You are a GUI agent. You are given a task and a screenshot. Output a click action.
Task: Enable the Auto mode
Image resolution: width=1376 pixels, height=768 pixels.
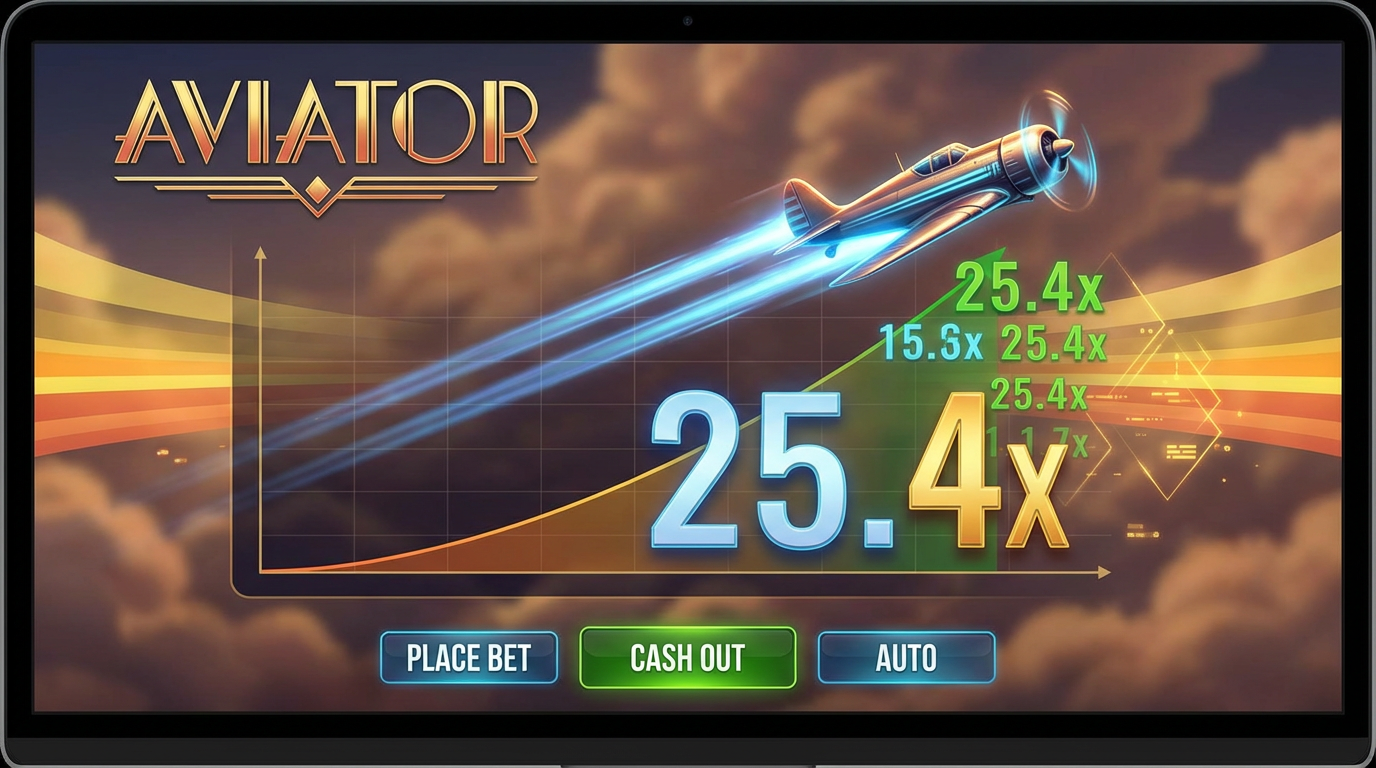pos(906,658)
